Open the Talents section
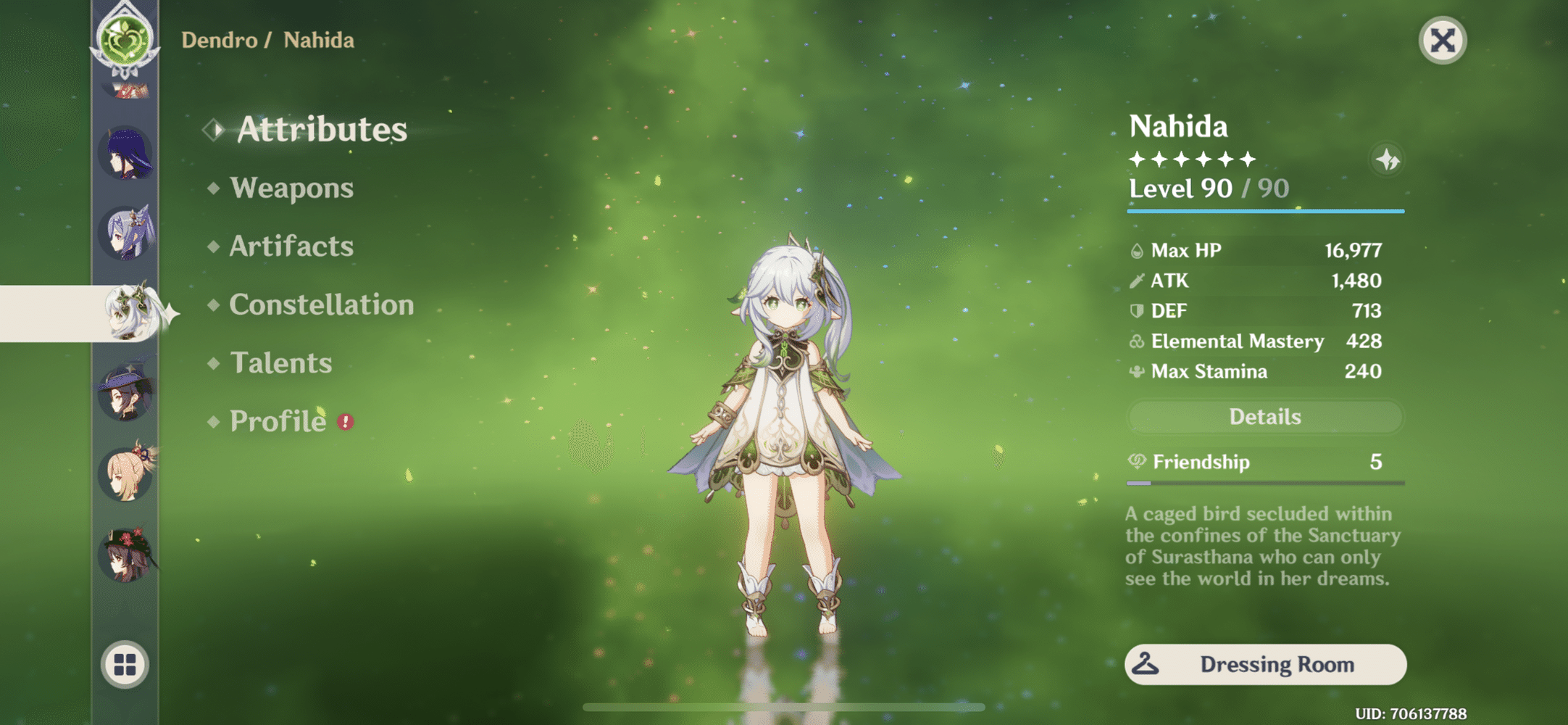This screenshot has height=725, width=1568. coord(280,363)
